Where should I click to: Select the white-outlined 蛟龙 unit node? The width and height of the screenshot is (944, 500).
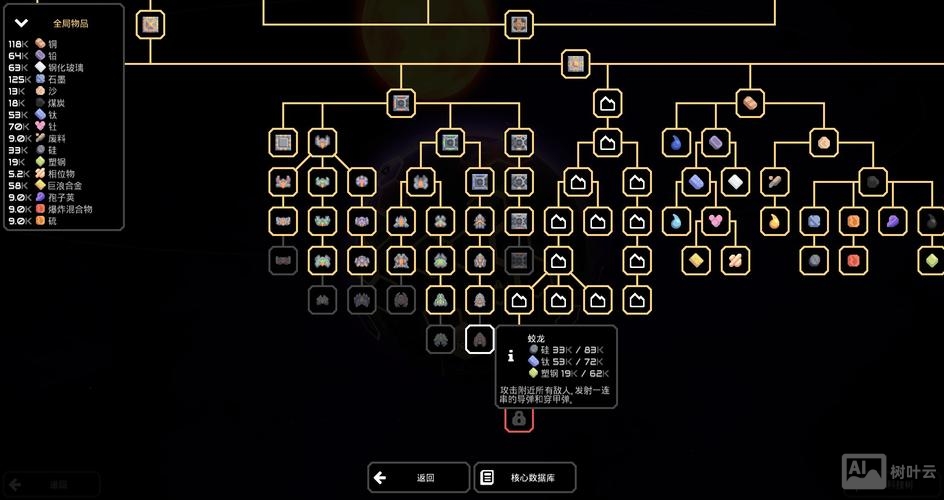coord(479,340)
